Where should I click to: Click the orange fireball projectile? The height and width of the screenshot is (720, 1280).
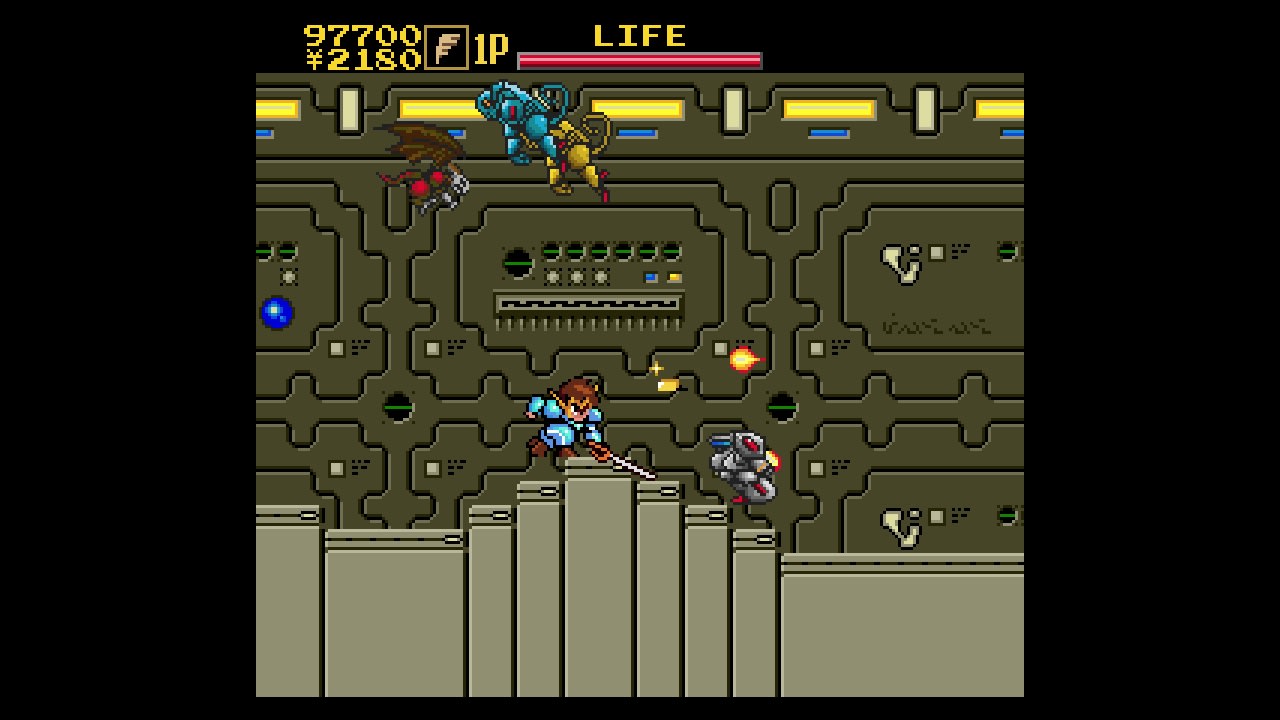tap(741, 358)
